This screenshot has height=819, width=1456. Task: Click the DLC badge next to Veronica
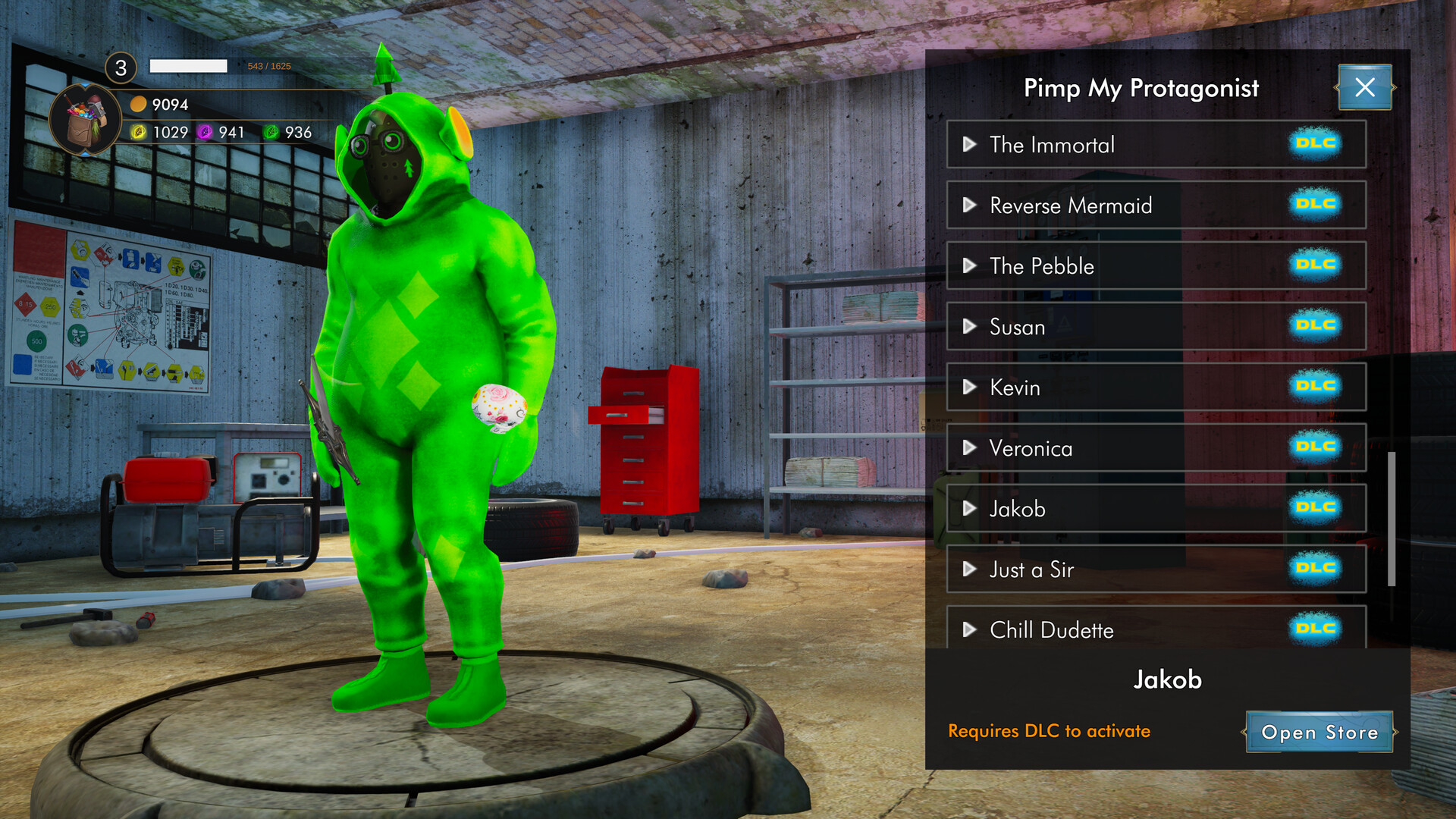tap(1316, 448)
